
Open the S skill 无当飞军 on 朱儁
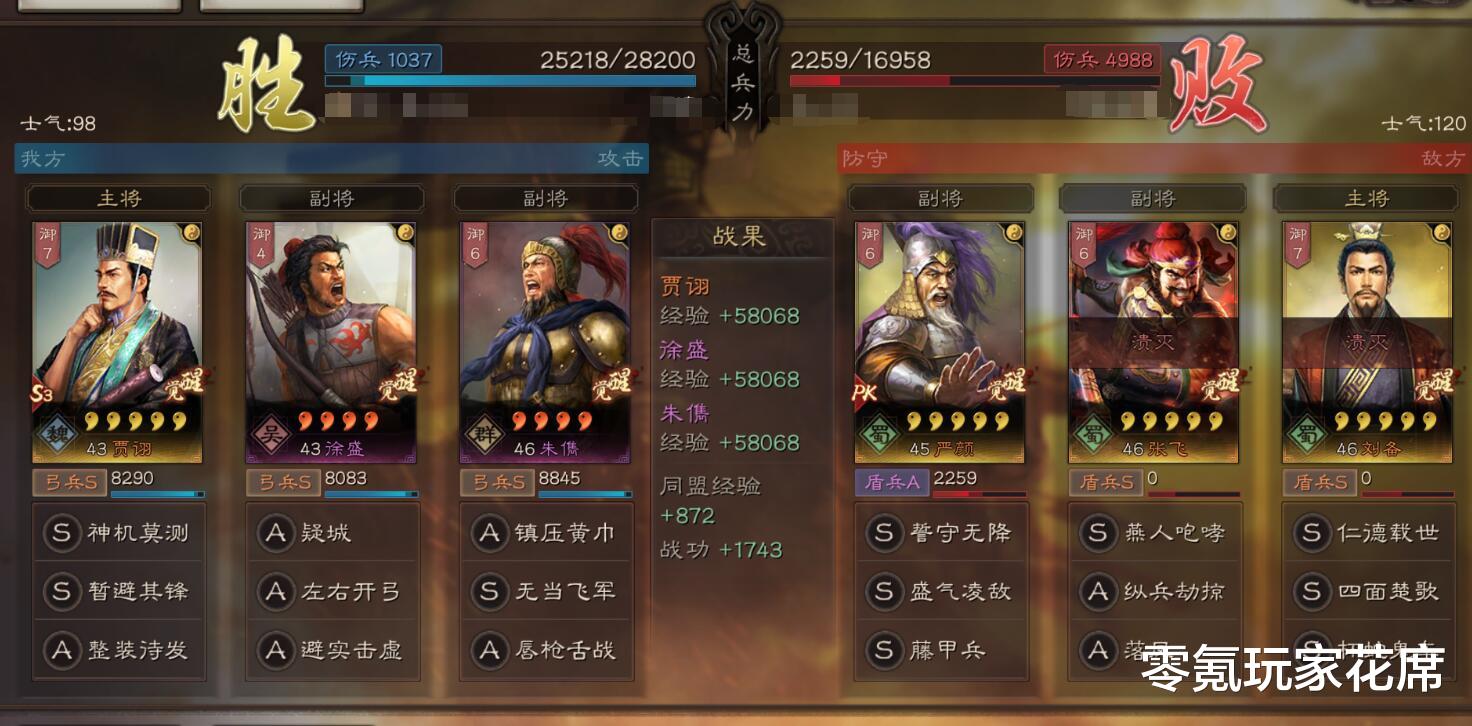[x=547, y=592]
